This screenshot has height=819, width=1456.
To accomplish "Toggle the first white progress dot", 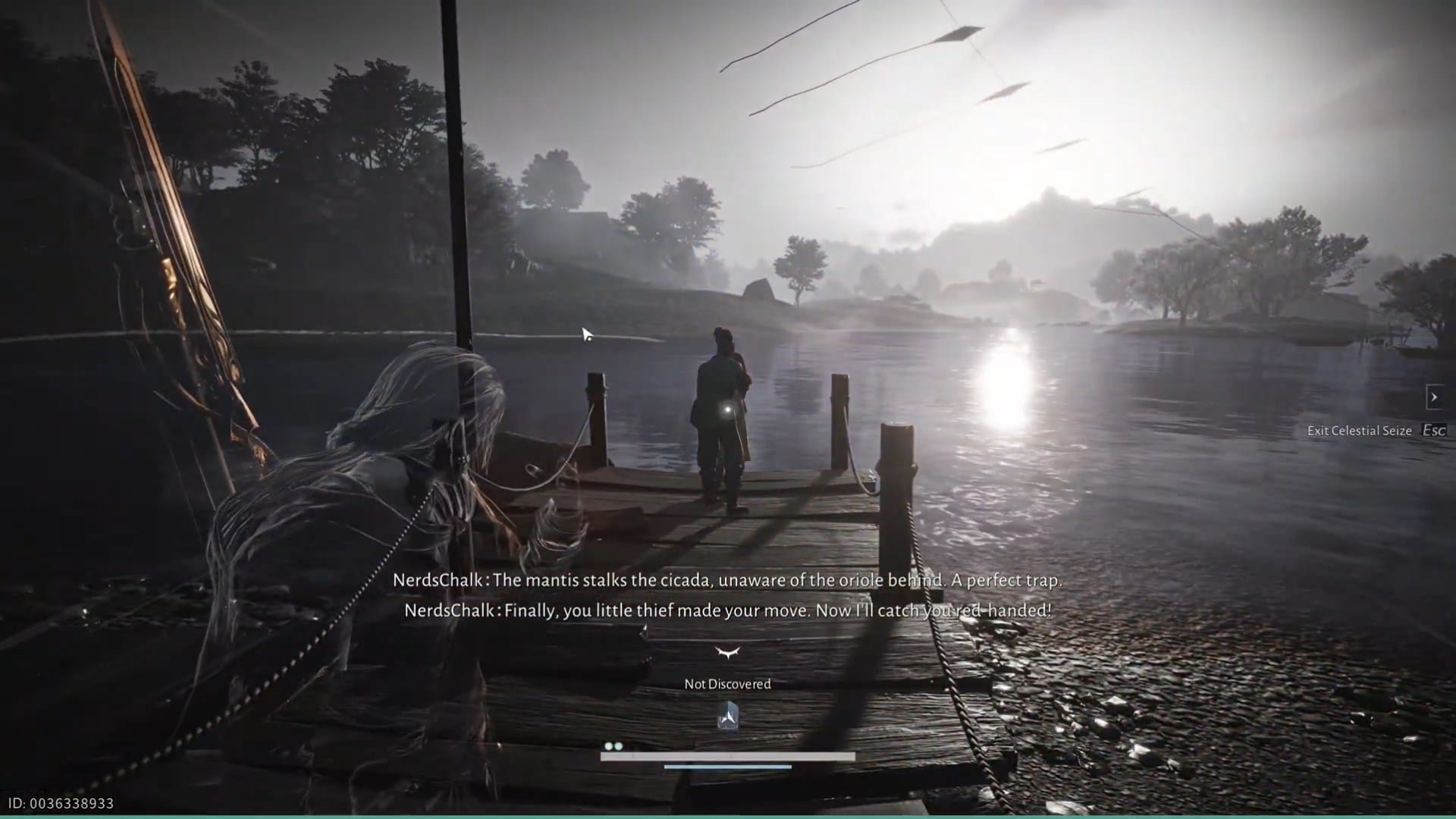I will (x=609, y=747).
